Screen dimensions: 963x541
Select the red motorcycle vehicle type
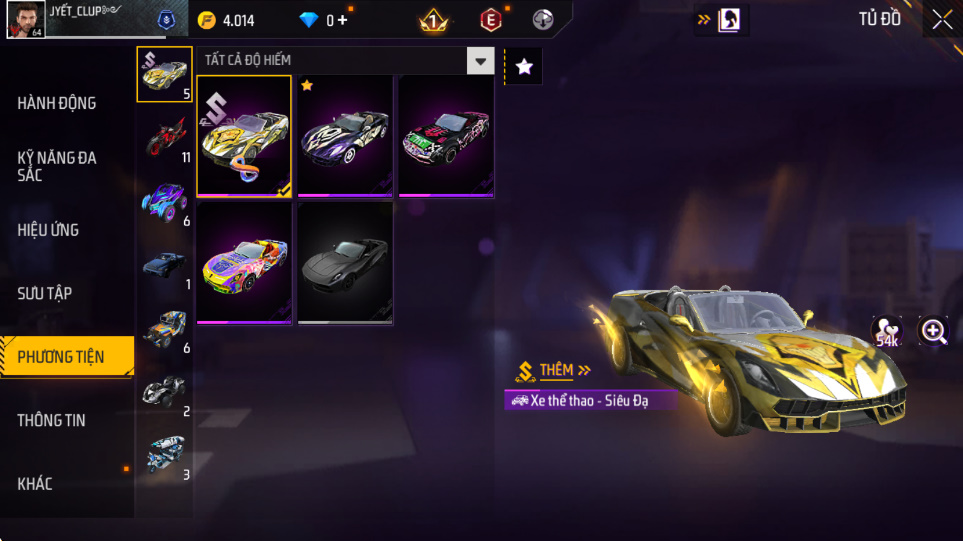(166, 137)
